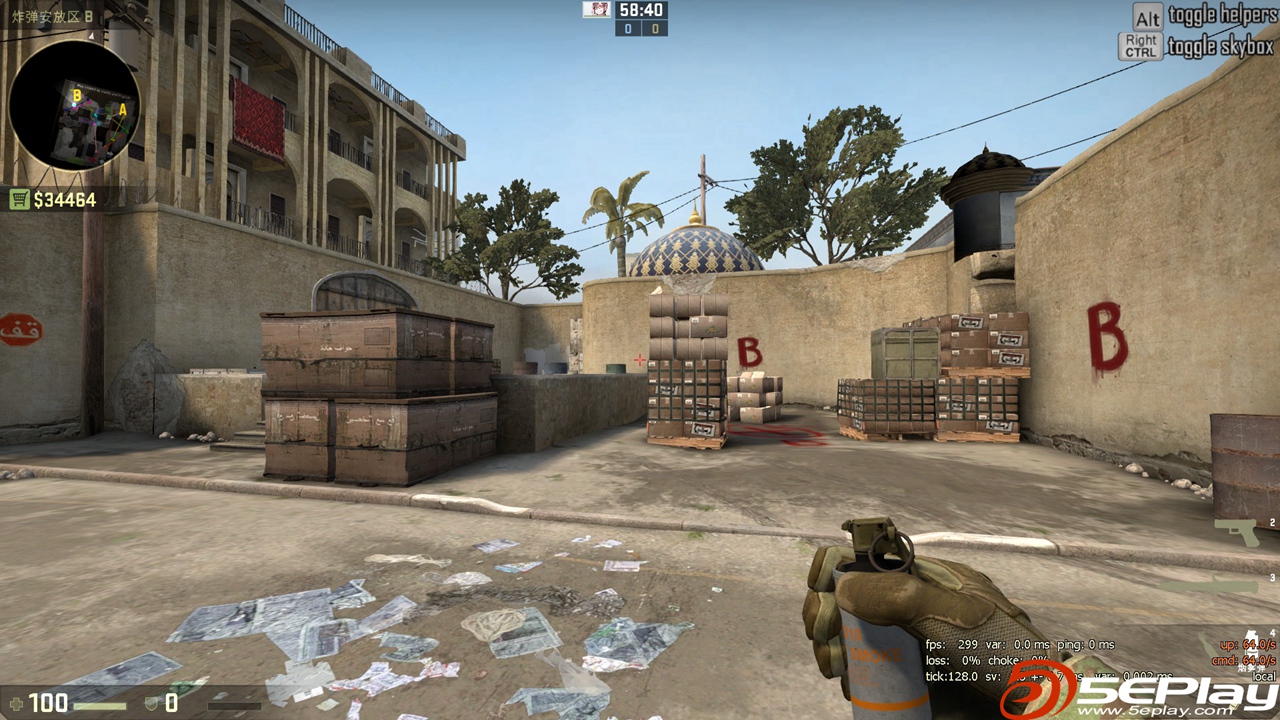
Task: Open the match timer display
Action: tap(642, 9)
